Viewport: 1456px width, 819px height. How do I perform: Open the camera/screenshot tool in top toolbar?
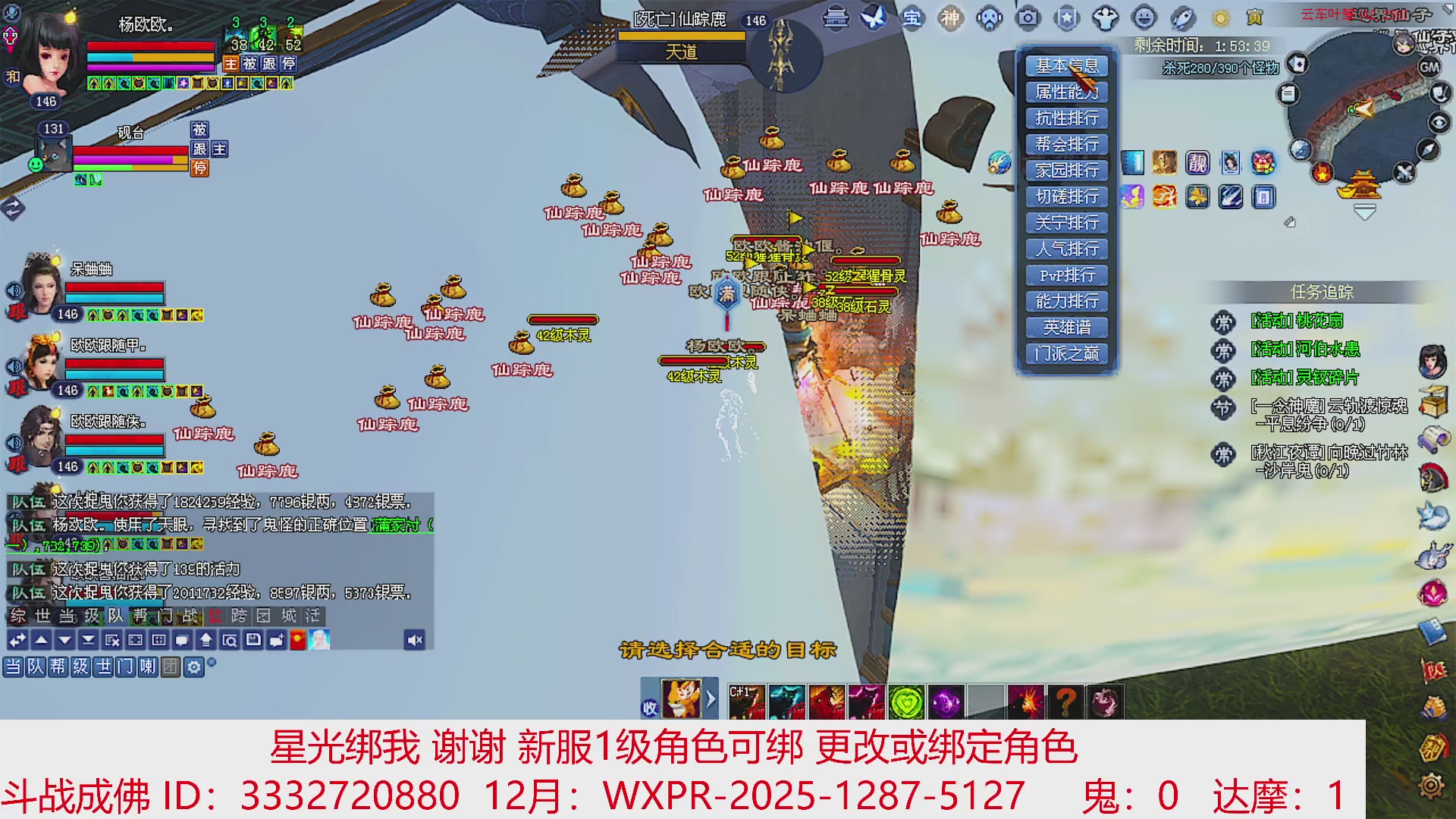(1028, 18)
